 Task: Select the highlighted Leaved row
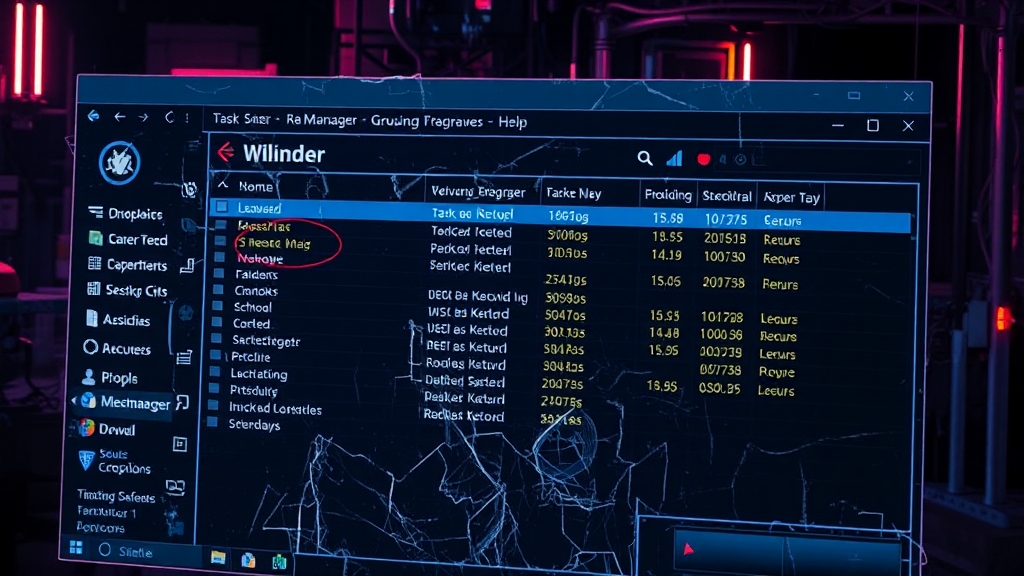coord(259,208)
